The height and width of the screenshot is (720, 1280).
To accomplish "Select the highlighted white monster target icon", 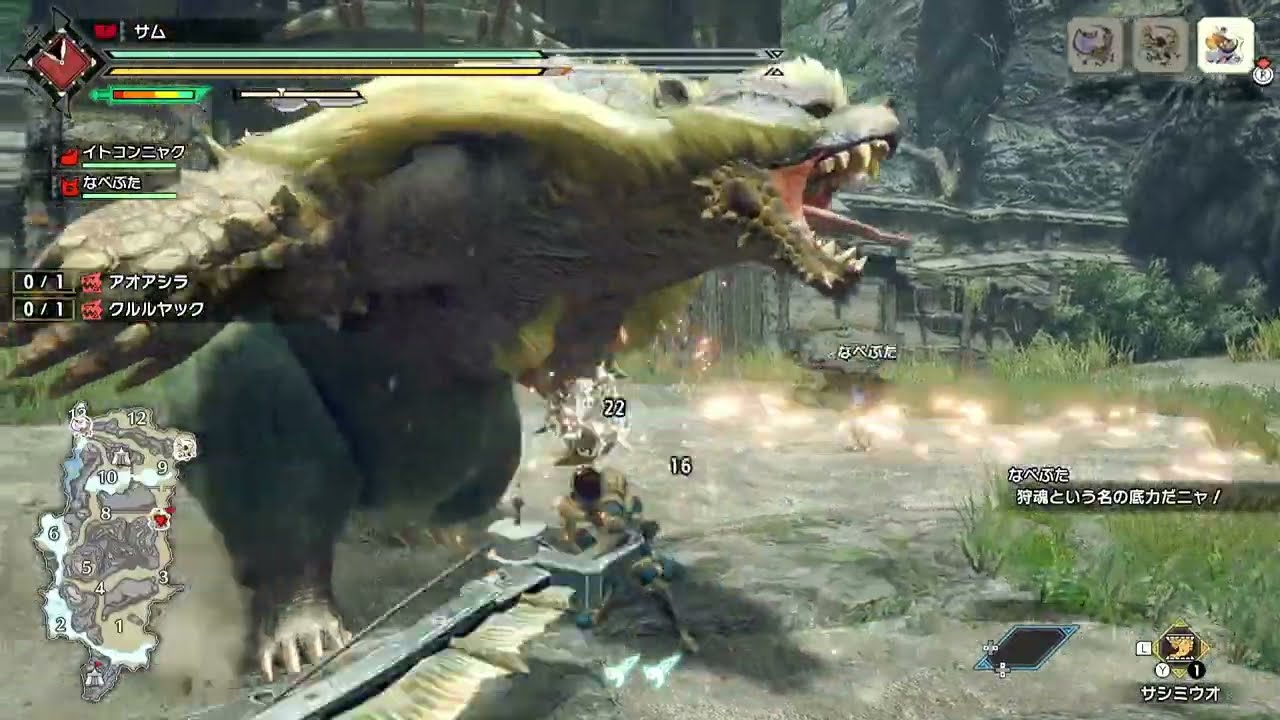I will pyautogui.click(x=1225, y=46).
